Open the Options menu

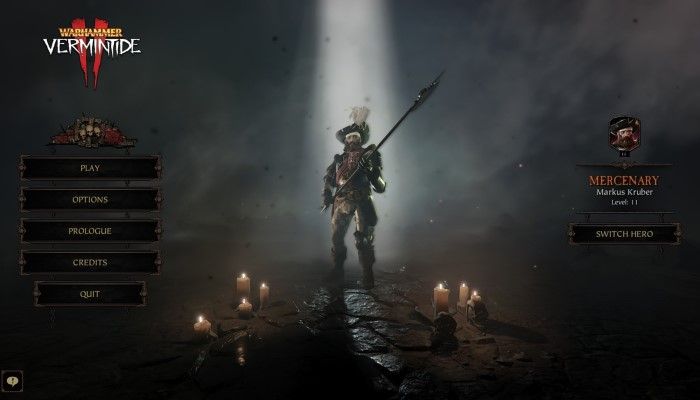(89, 199)
